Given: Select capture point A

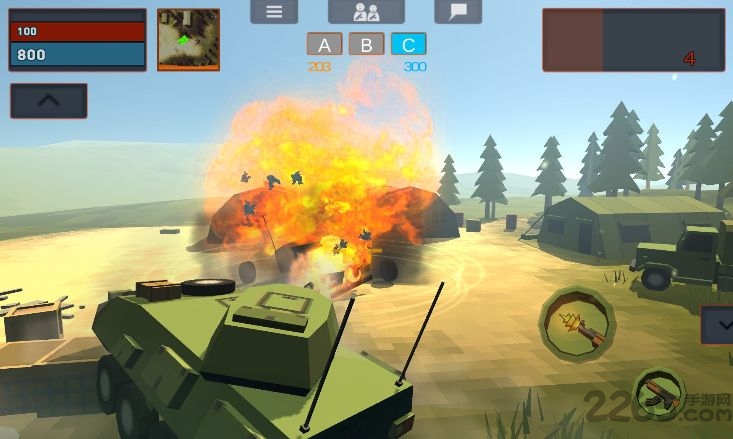Looking at the screenshot, I should (x=323, y=45).
